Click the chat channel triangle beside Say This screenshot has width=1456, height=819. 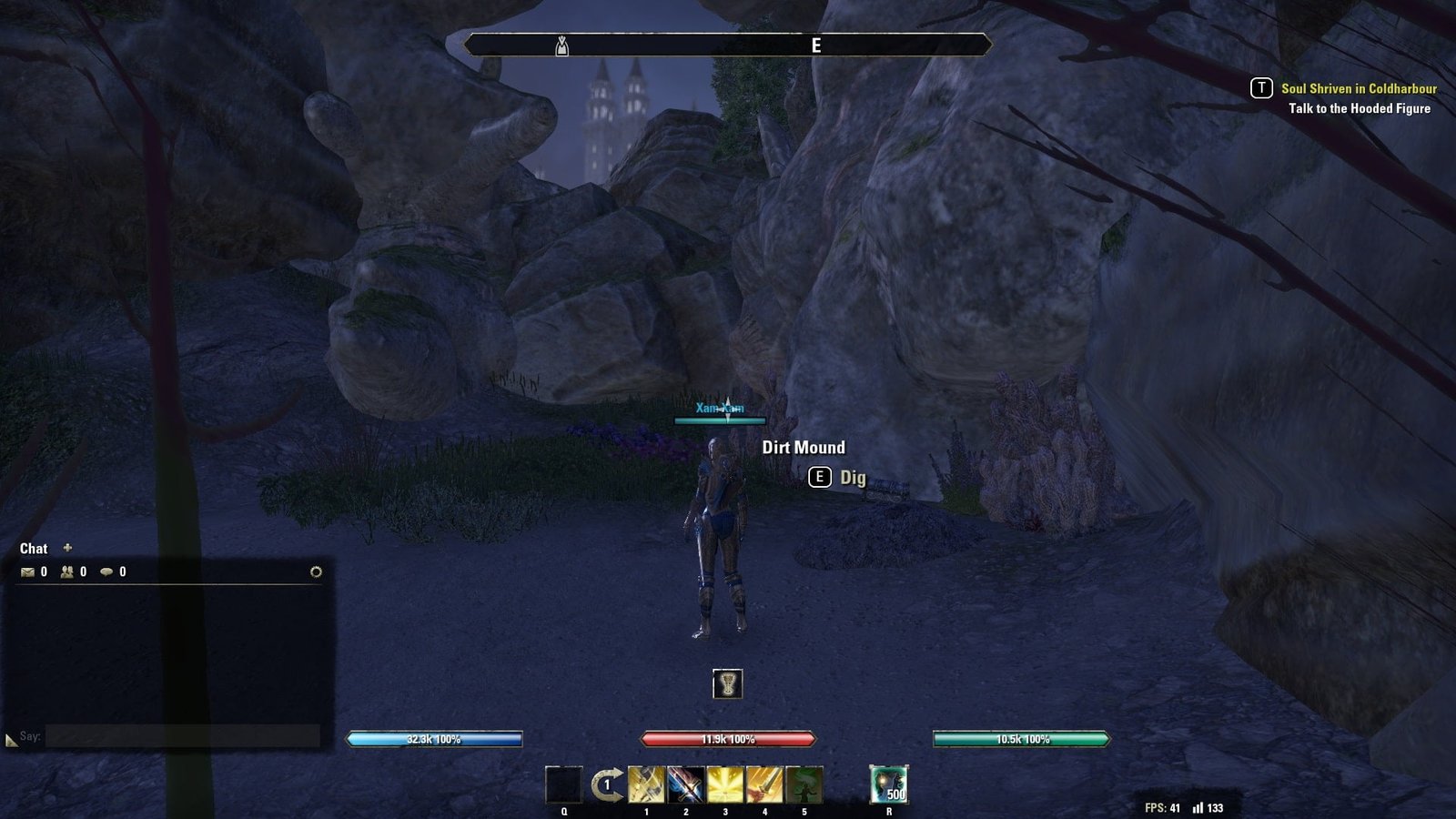11,741
